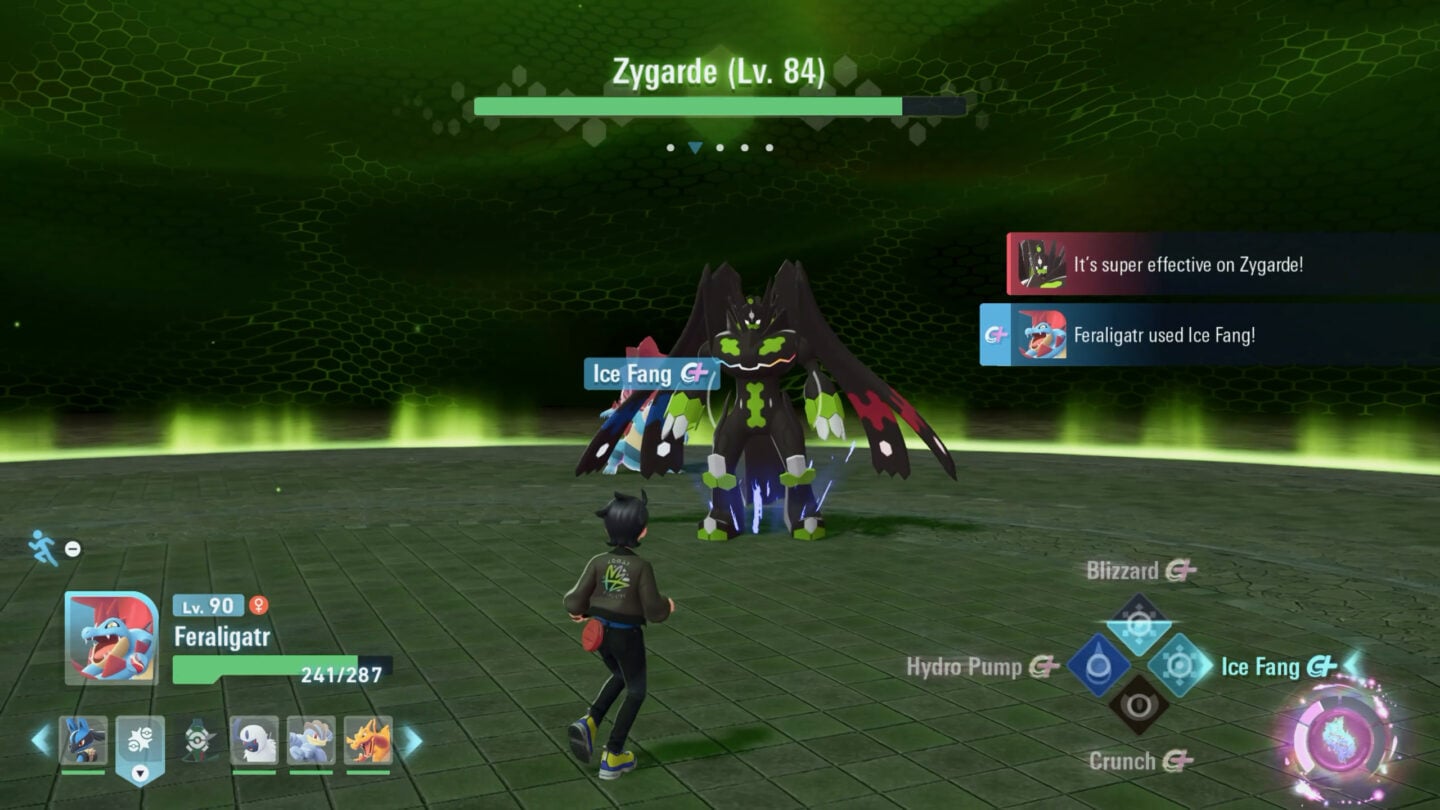The width and height of the screenshot is (1440, 810).
Task: Click the Poké Ball emblem in the party bar
Action: coord(140,737)
